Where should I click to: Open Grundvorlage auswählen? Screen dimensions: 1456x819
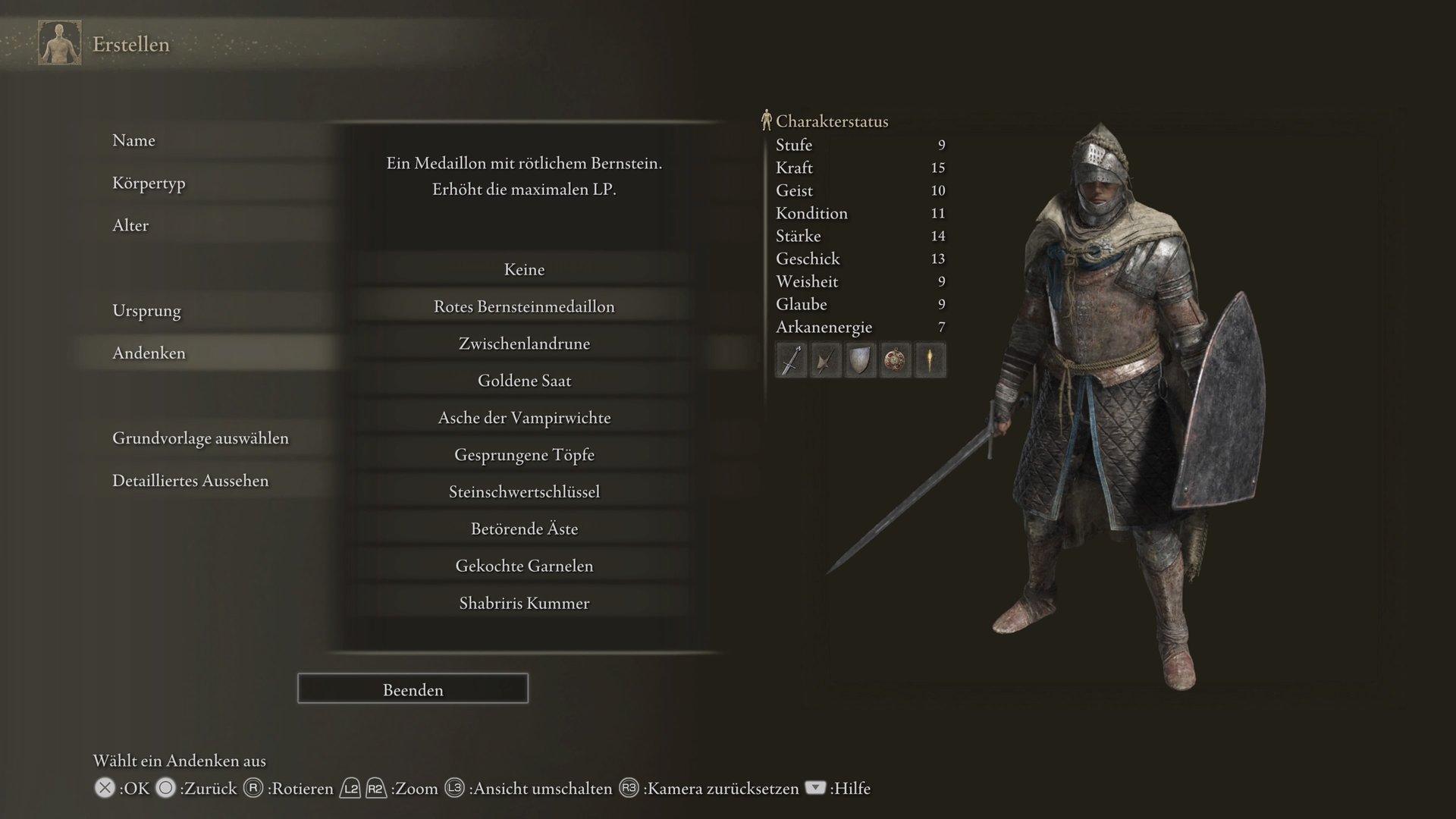[200, 438]
